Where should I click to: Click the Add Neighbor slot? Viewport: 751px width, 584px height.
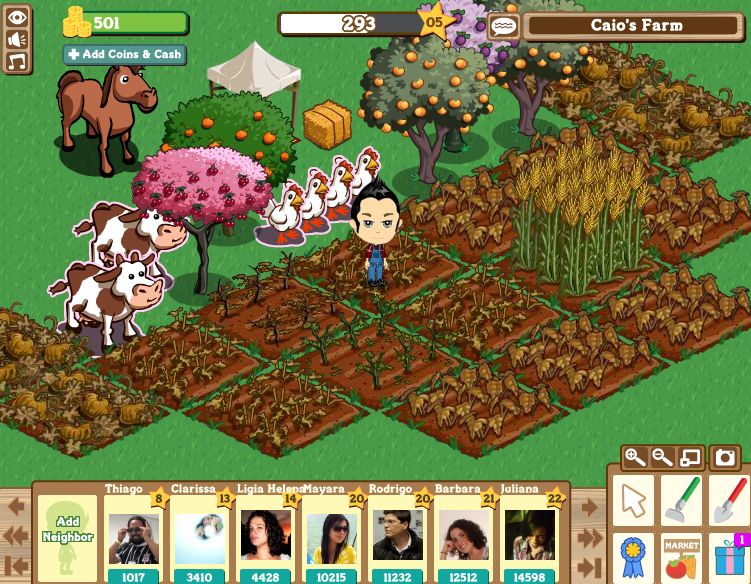(68, 537)
